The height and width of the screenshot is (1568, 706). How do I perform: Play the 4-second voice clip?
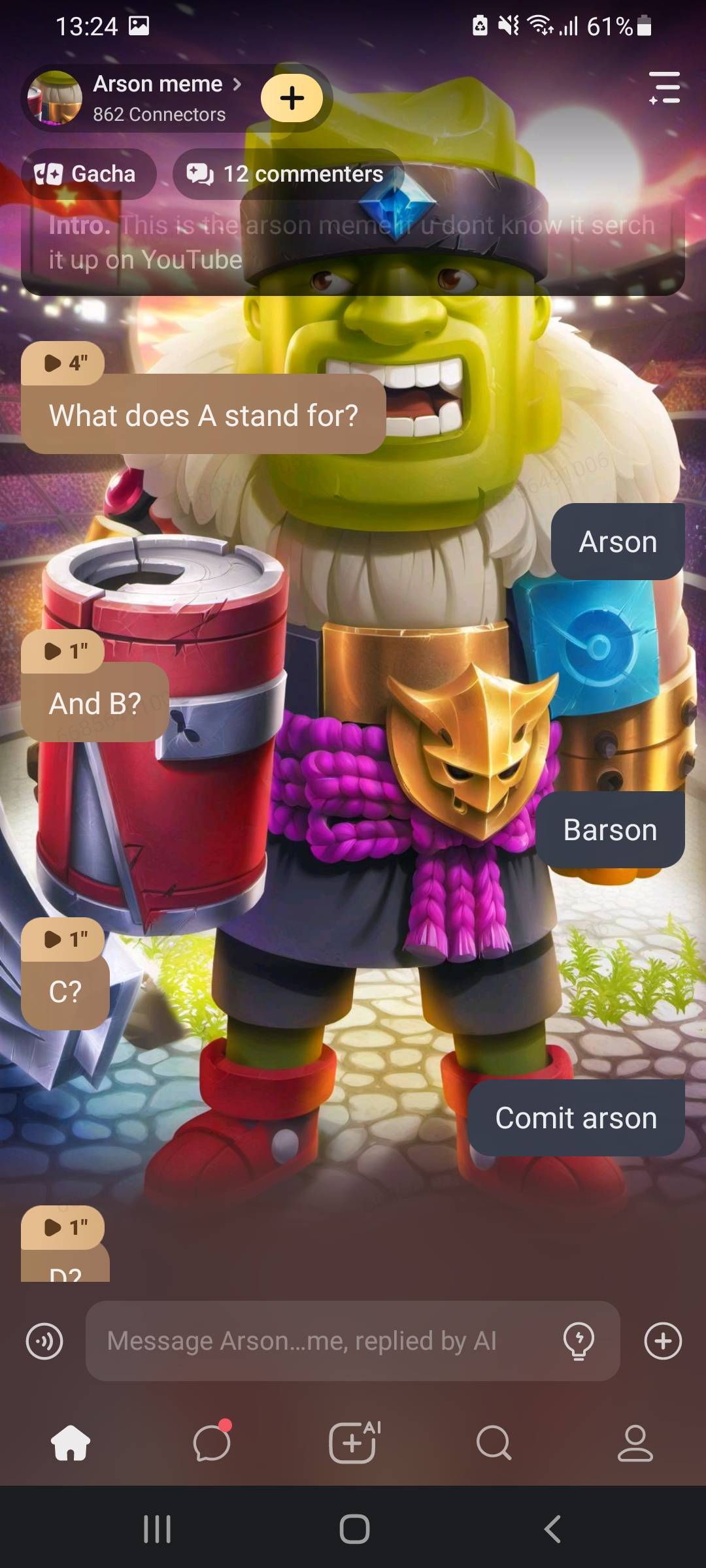[63, 363]
